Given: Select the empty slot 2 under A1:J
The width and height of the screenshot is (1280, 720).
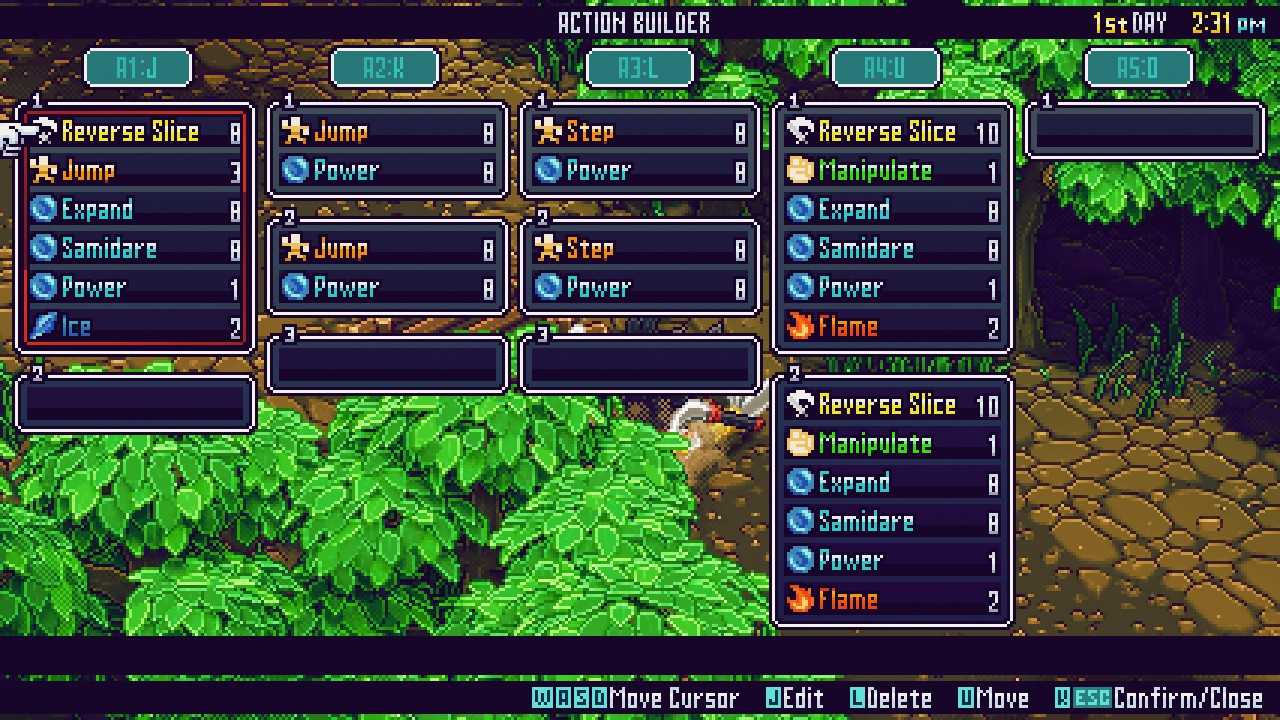Looking at the screenshot, I should click(x=136, y=404).
